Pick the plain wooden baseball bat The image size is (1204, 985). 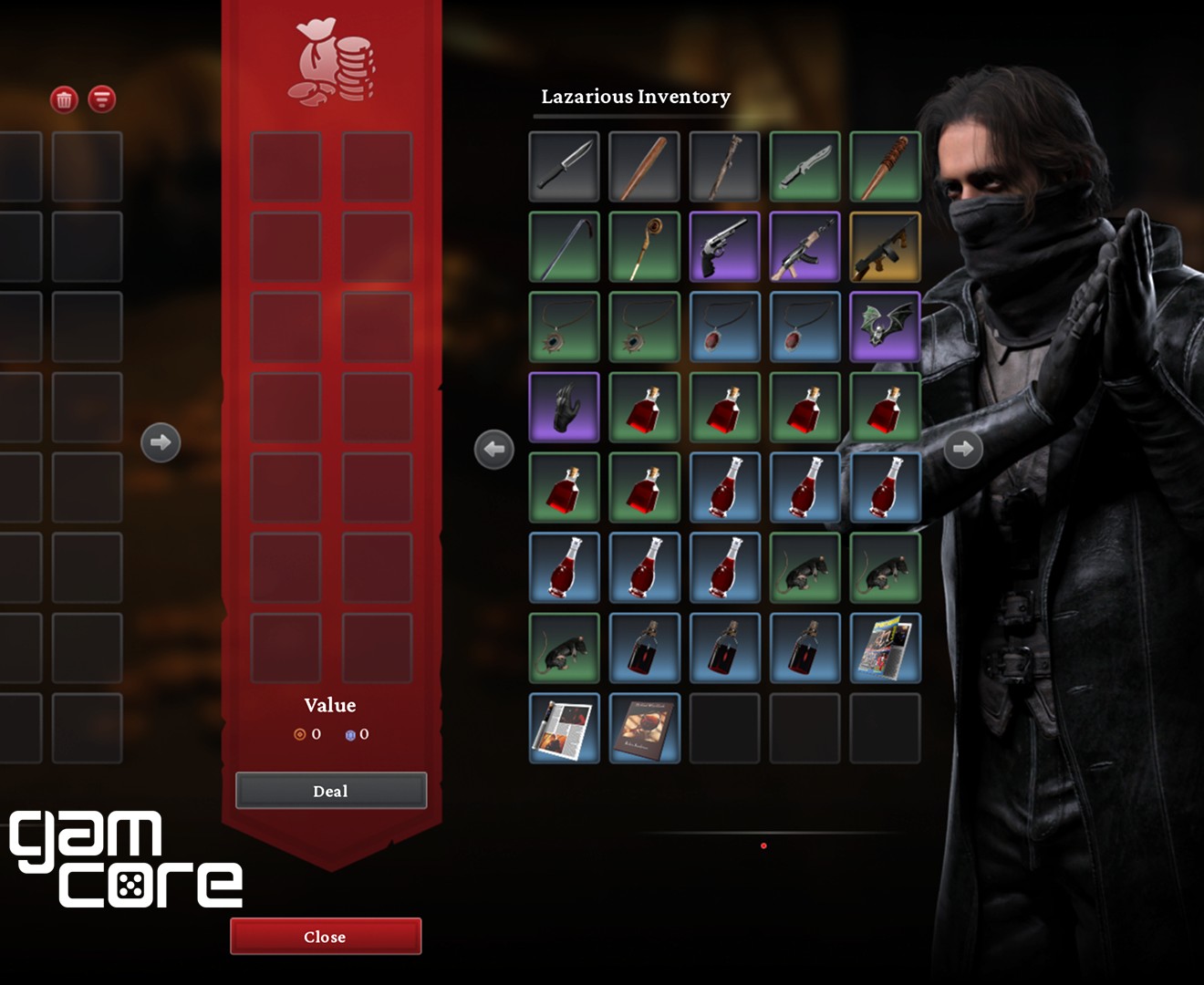[644, 167]
